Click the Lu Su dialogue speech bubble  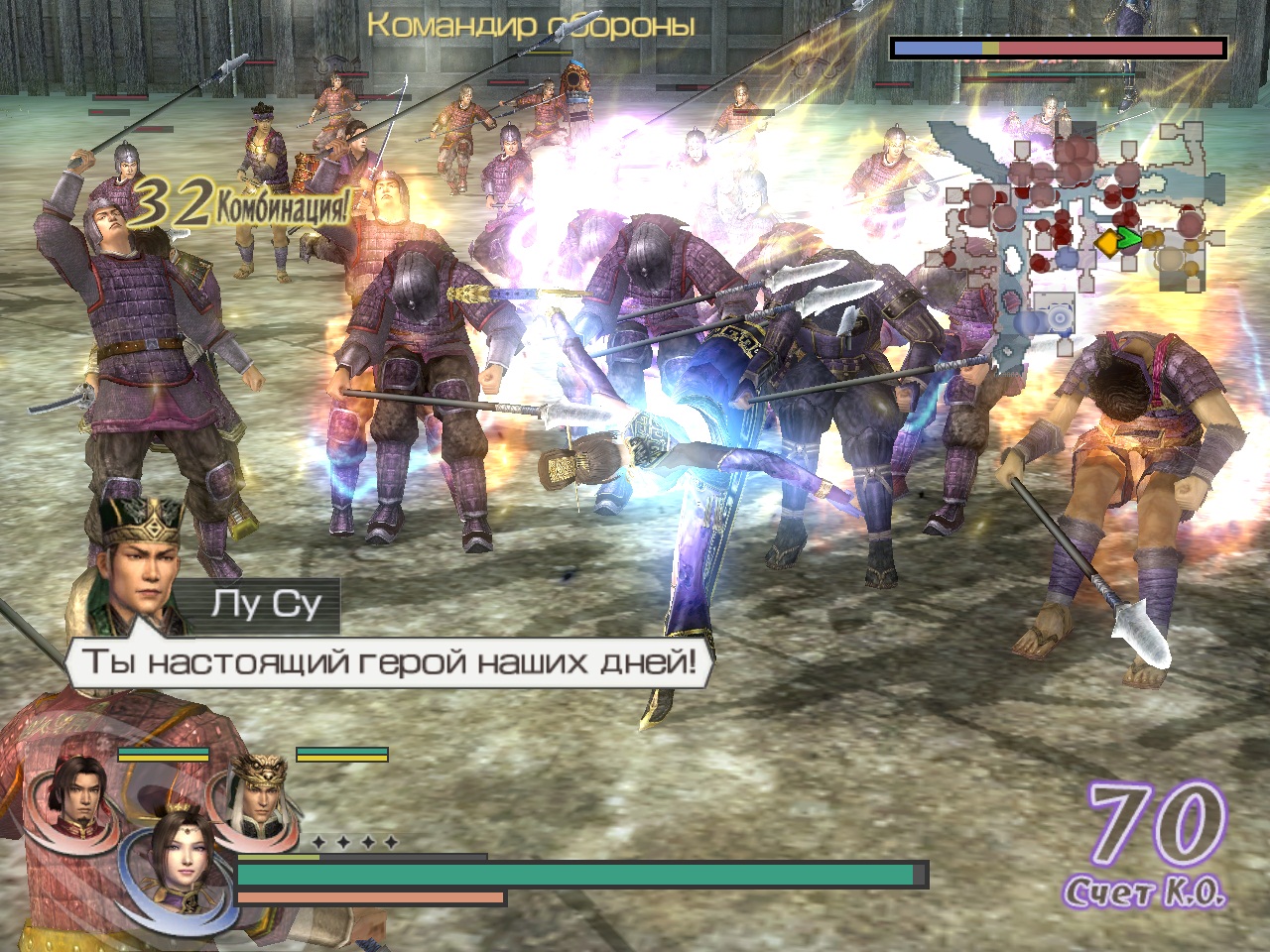pos(389,661)
